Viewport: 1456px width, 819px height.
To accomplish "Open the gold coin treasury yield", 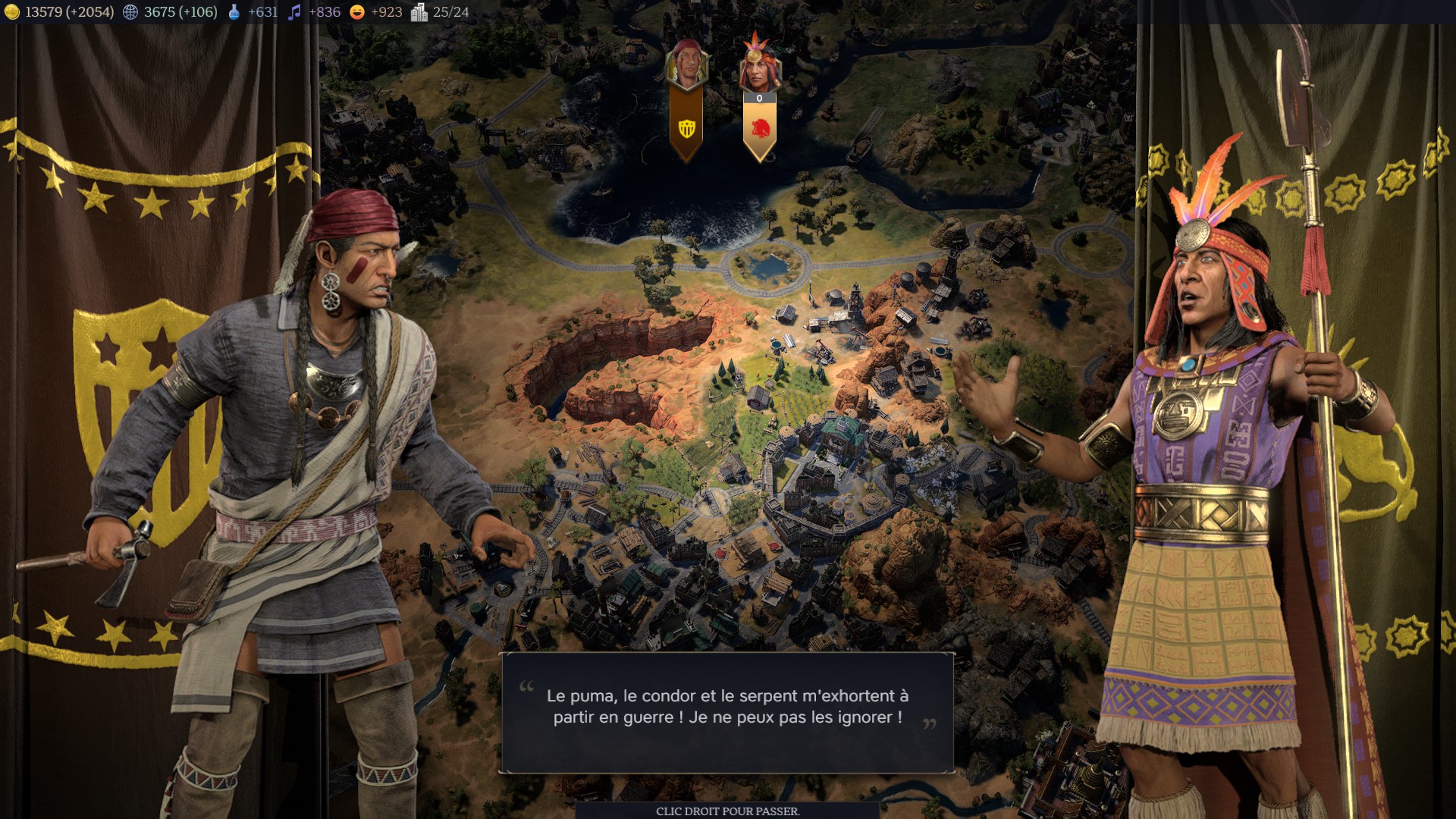I will click(11, 12).
